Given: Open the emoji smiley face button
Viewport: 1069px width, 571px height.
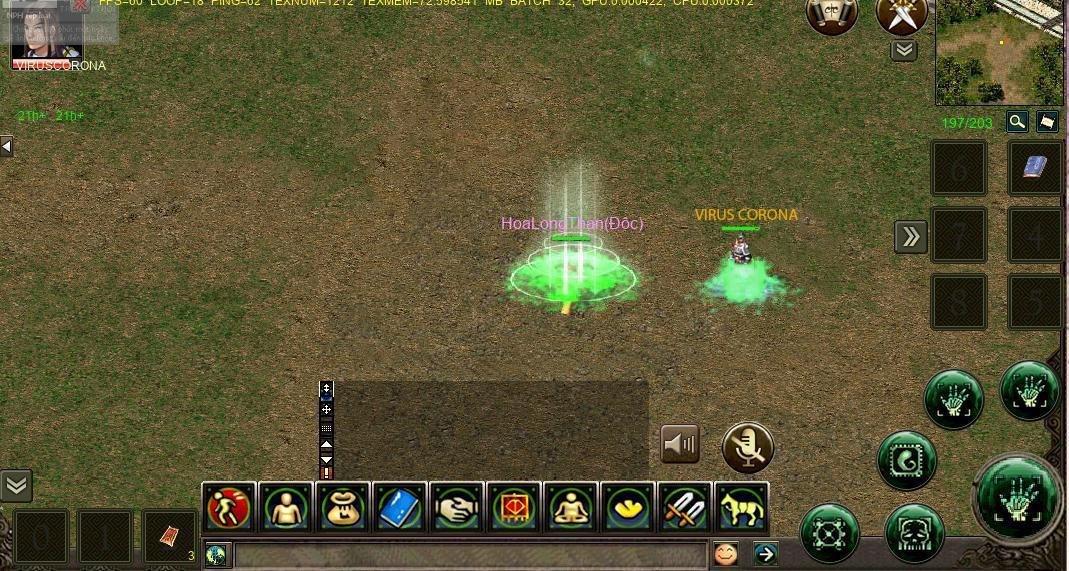Looking at the screenshot, I should tap(725, 553).
